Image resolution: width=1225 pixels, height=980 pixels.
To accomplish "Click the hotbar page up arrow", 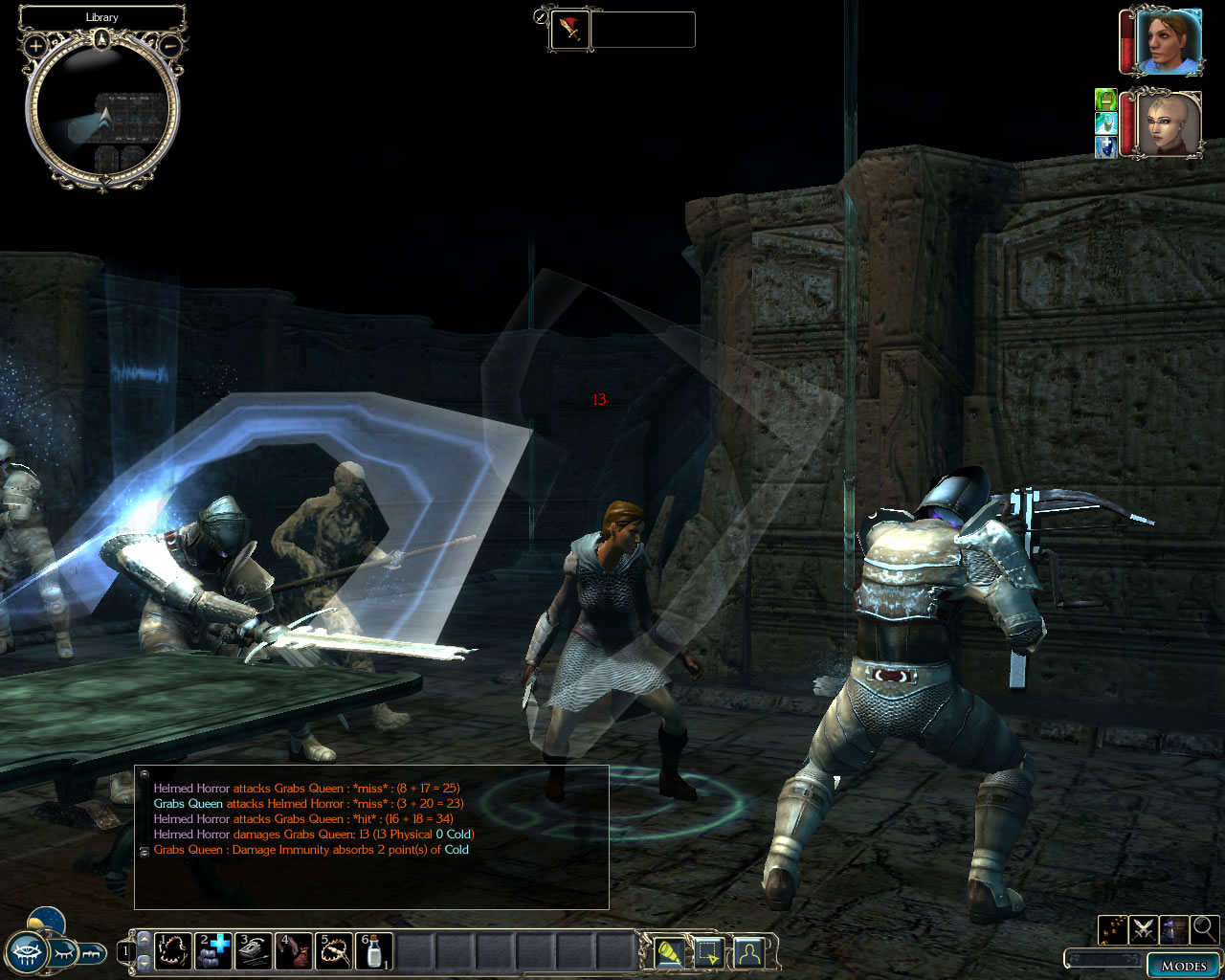I will tap(145, 939).
